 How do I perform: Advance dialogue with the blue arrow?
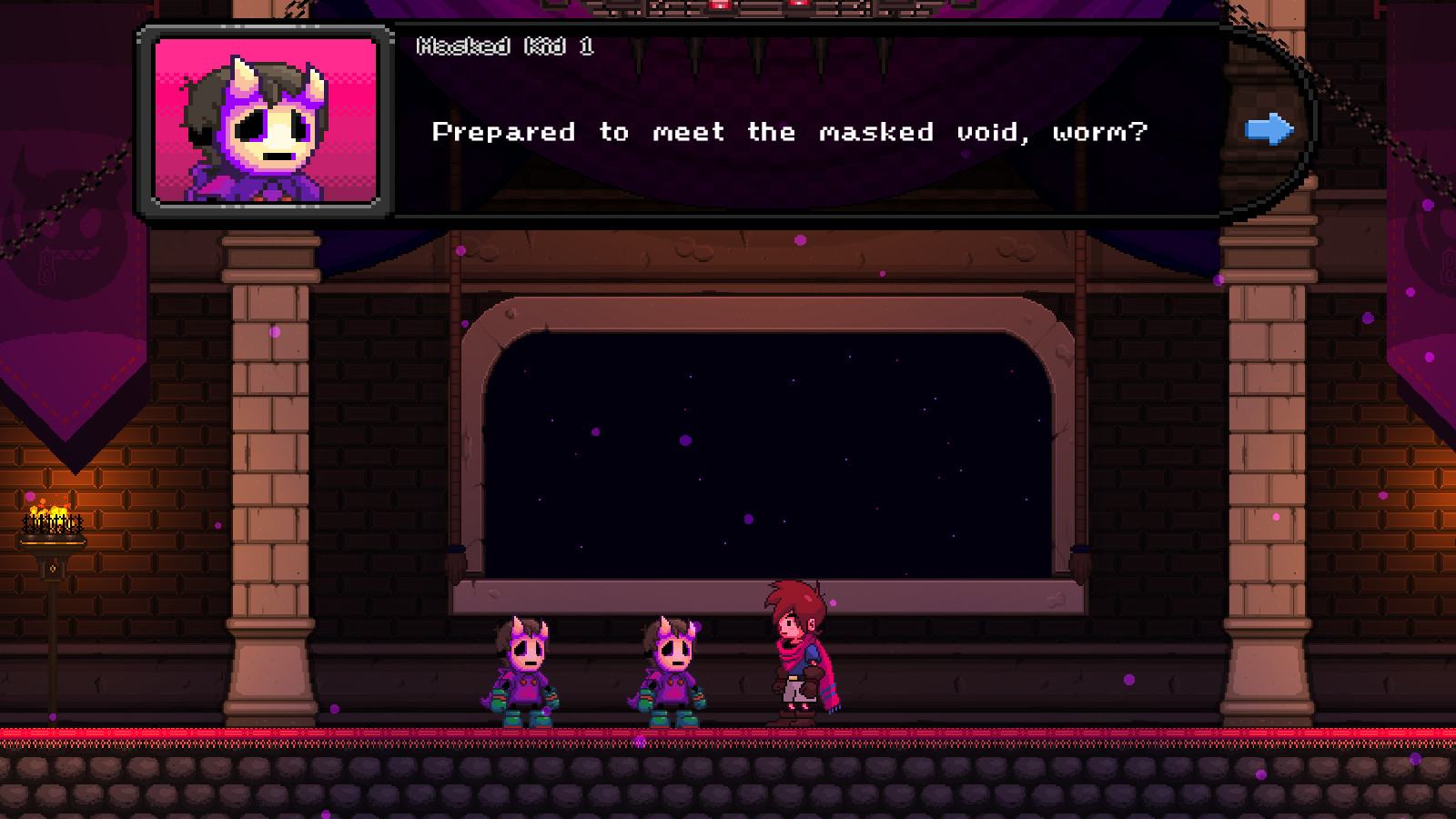pos(1269,129)
